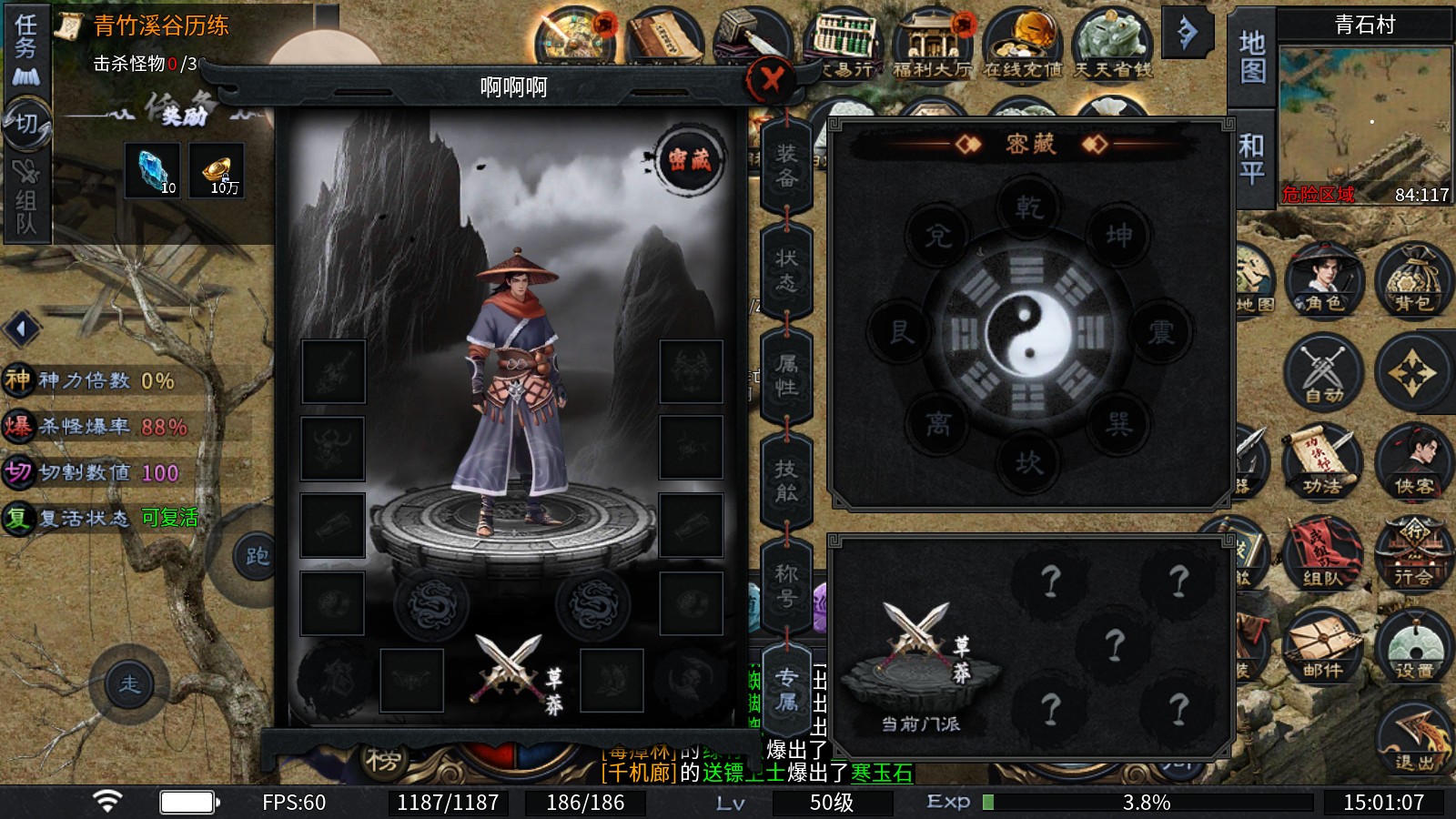The image size is (1456, 819).
Task: Open the 地图 map tab
Action: coord(1252,56)
